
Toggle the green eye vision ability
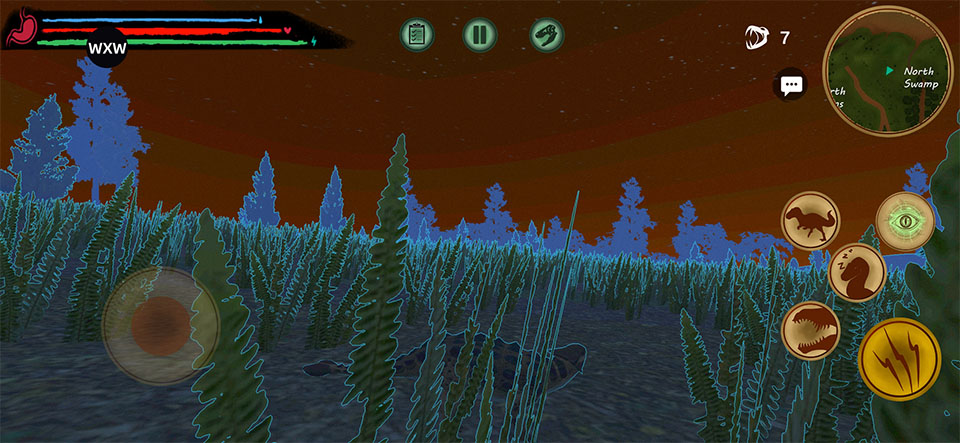pos(905,220)
